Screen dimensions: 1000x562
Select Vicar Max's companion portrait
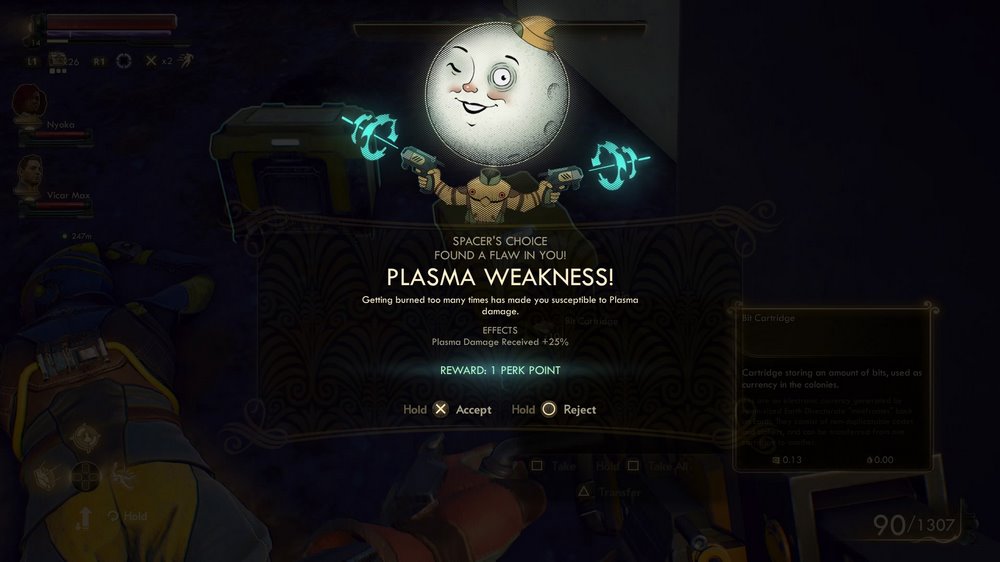pyautogui.click(x=28, y=175)
